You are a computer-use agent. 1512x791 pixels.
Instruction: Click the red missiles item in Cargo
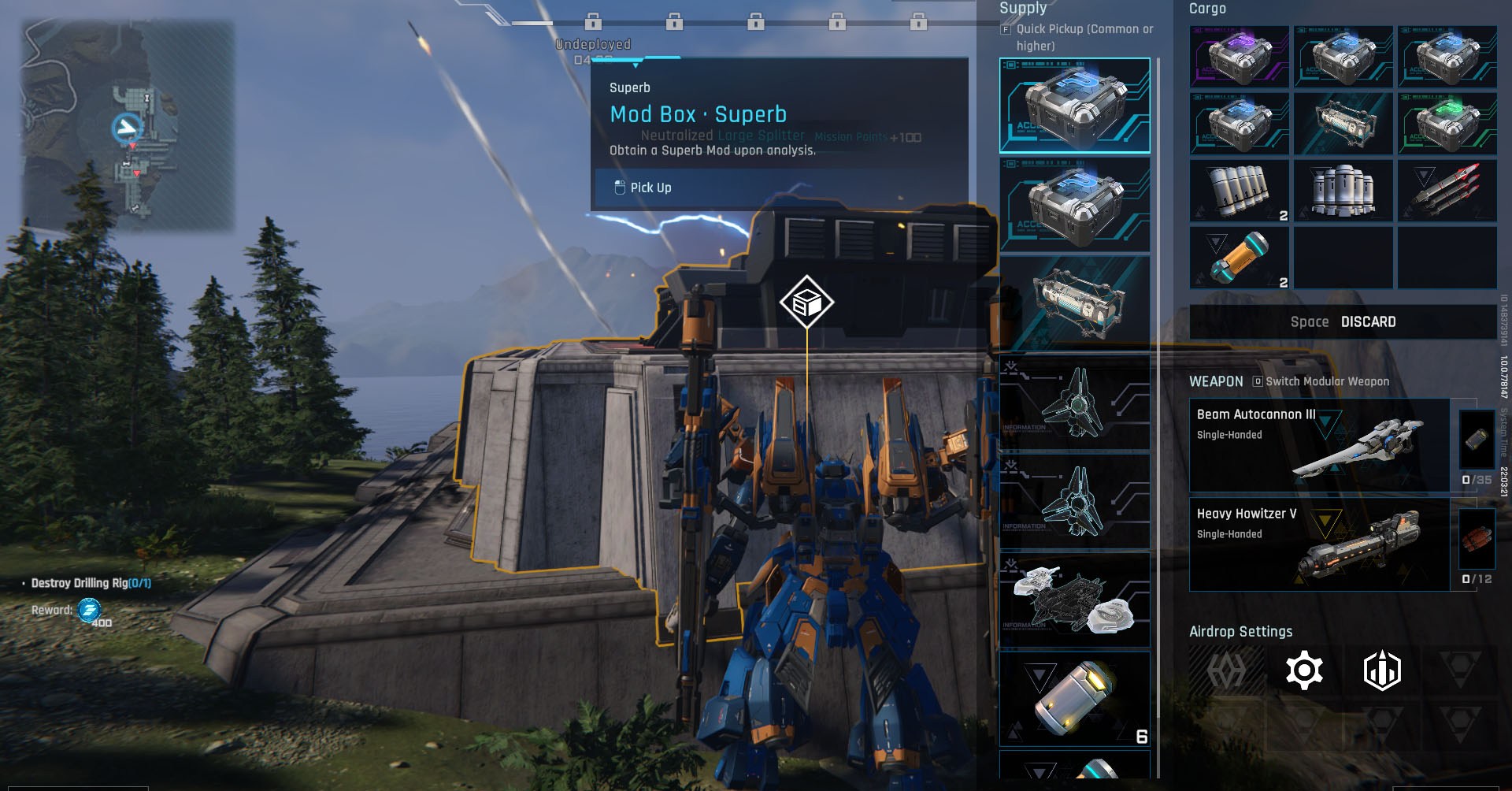(1447, 191)
